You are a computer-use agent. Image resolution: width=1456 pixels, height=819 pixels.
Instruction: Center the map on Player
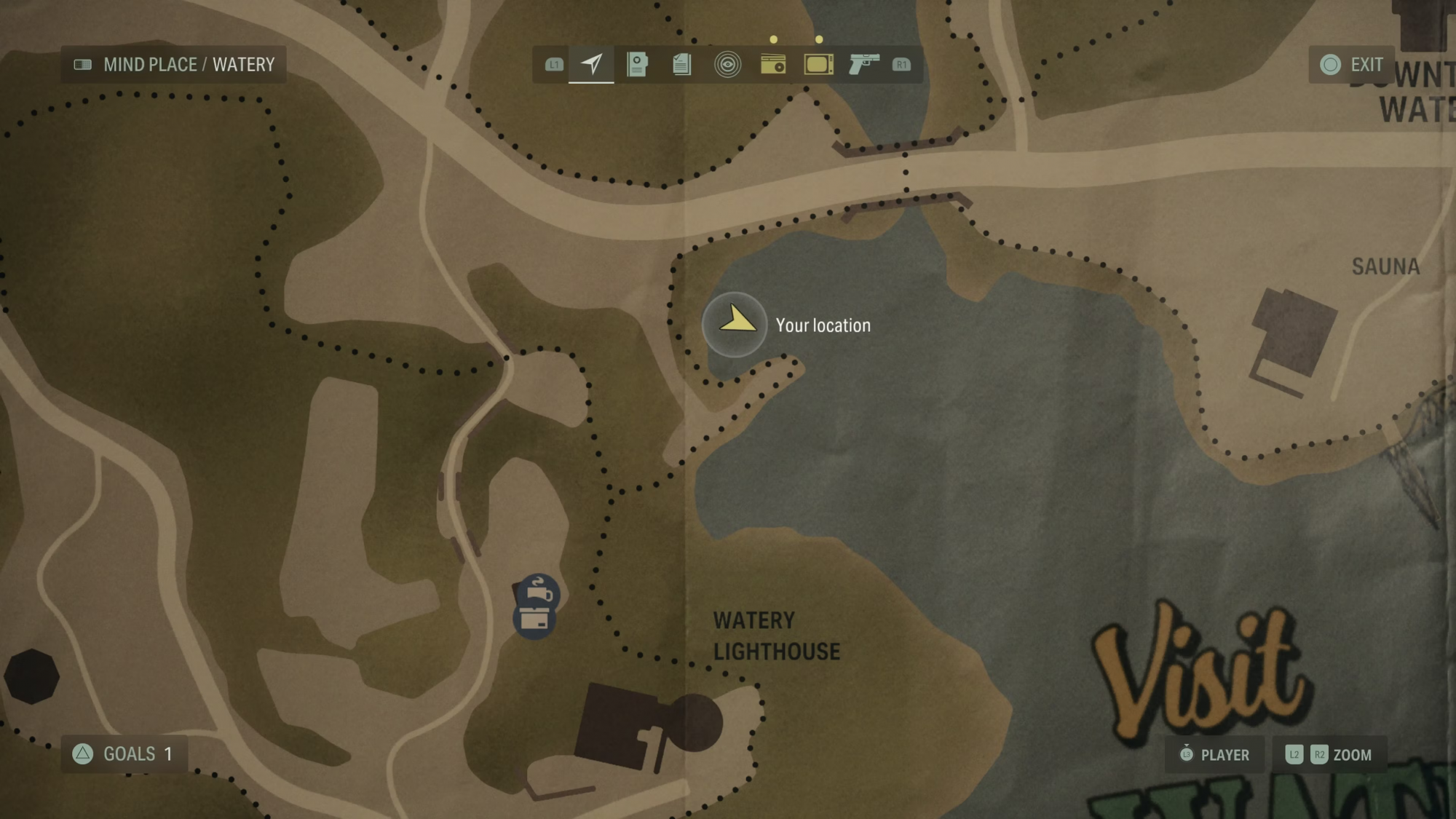coord(1214,754)
